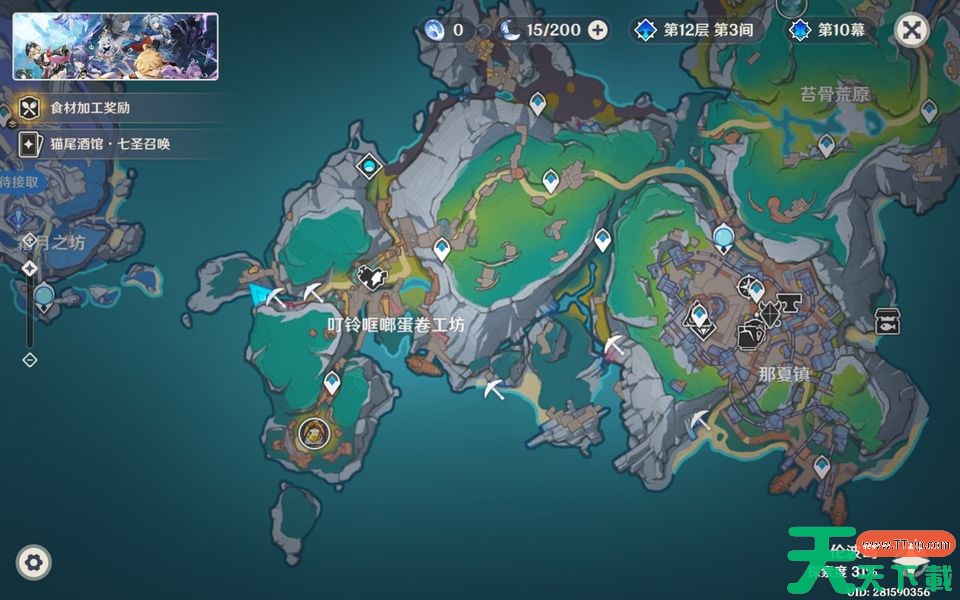The width and height of the screenshot is (960, 600).
Task: Choose the teleport waypoint near 苔骨荒原 label
Action: click(x=826, y=145)
